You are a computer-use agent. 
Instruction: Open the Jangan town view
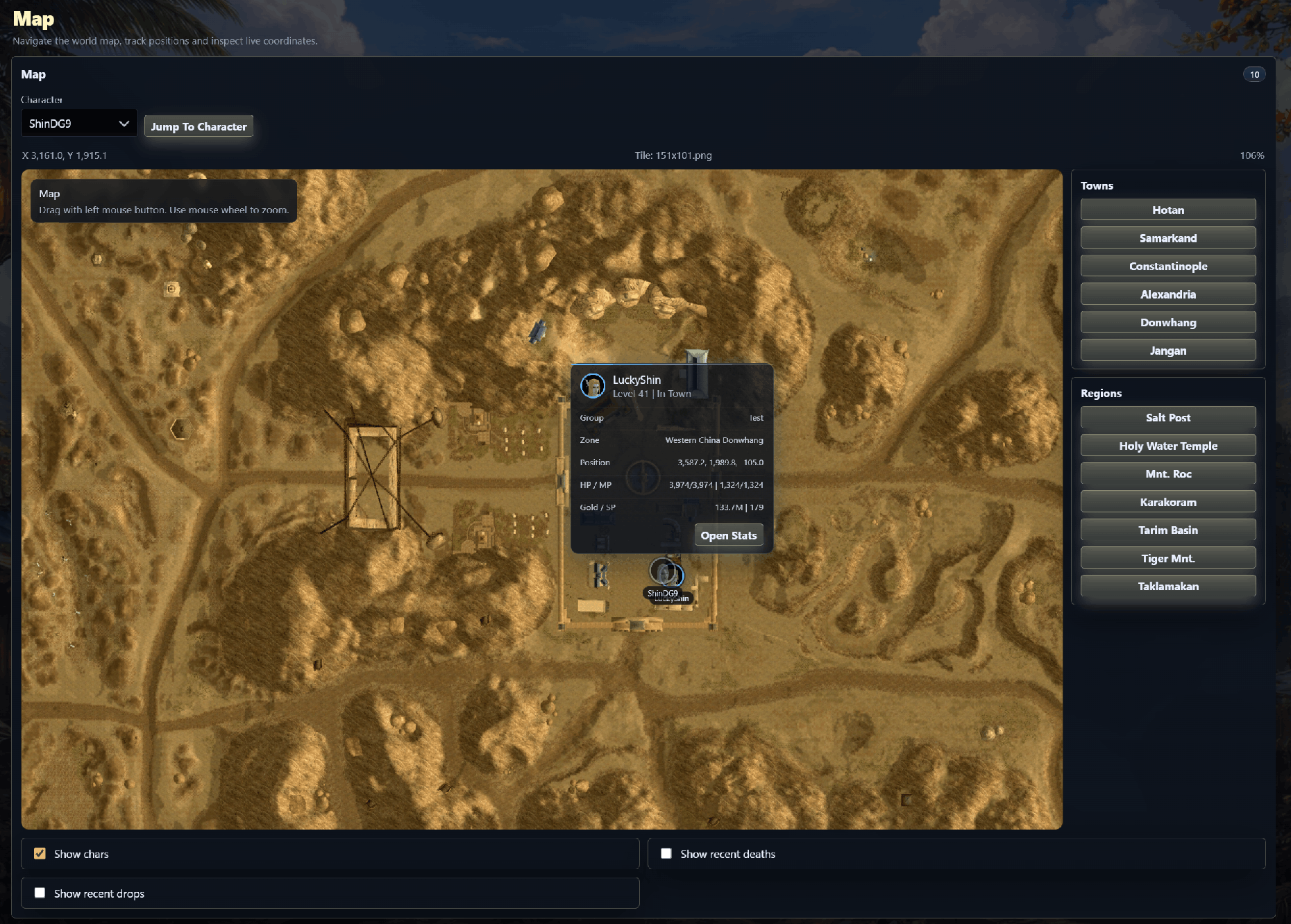click(1167, 350)
